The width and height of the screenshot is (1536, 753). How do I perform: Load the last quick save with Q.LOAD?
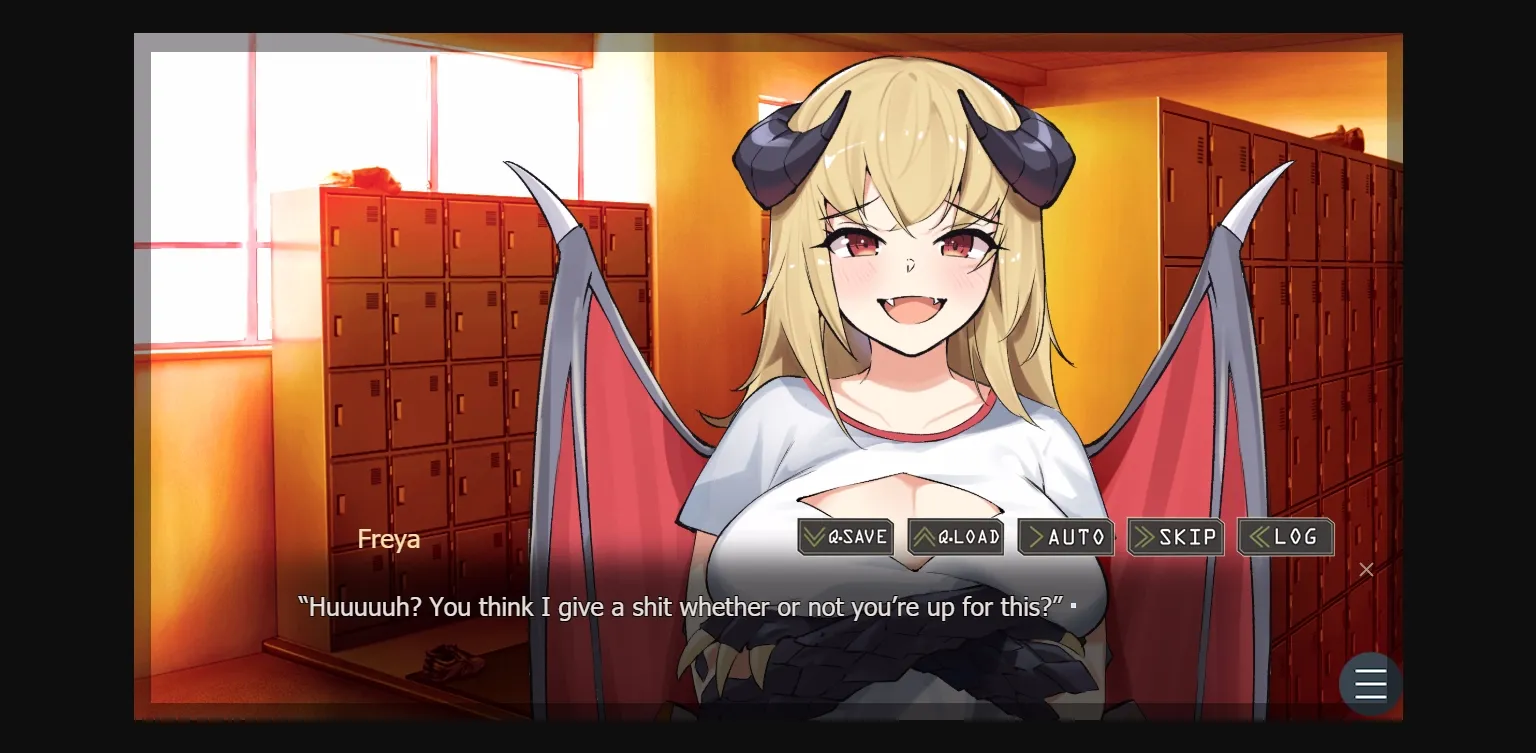955,537
